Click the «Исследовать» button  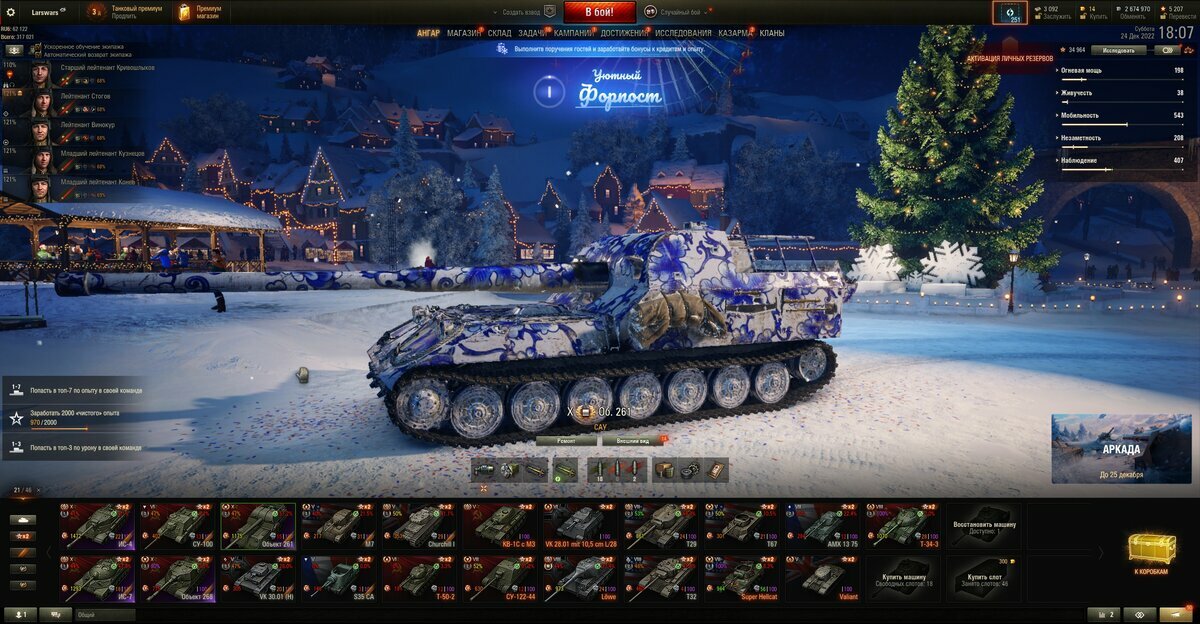click(1118, 49)
